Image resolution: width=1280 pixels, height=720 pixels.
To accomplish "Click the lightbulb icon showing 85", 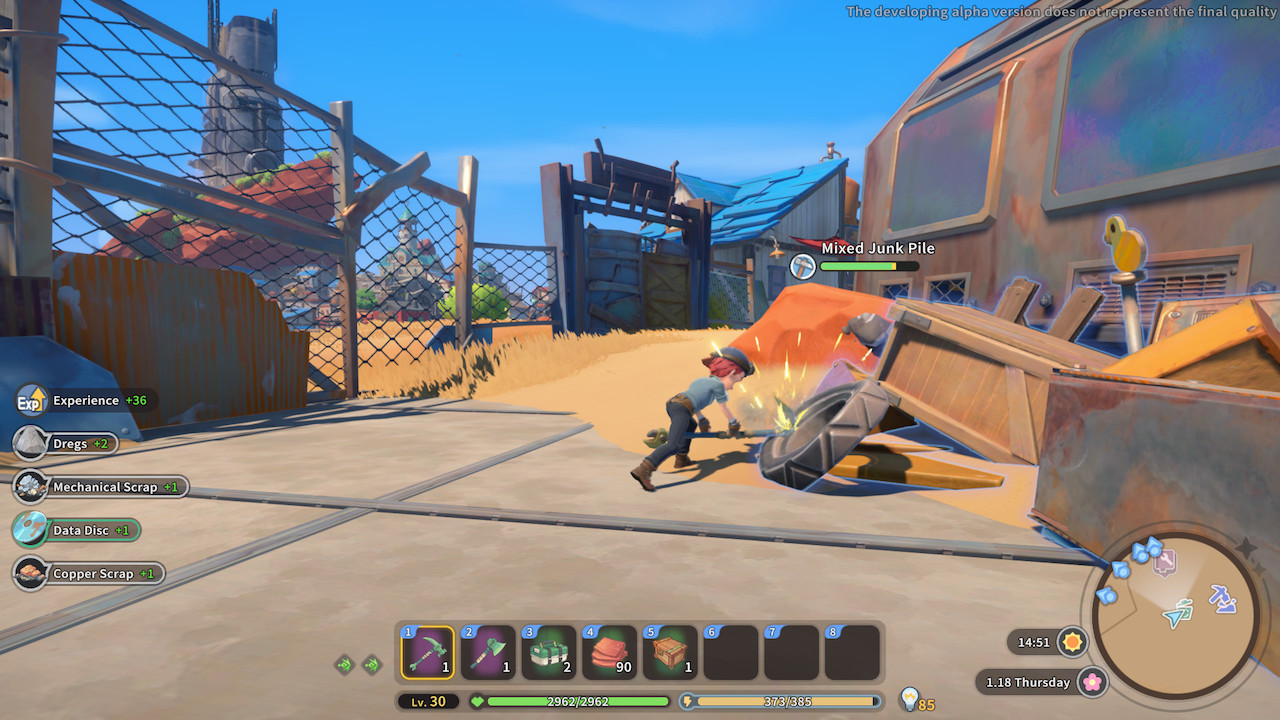I will (909, 698).
